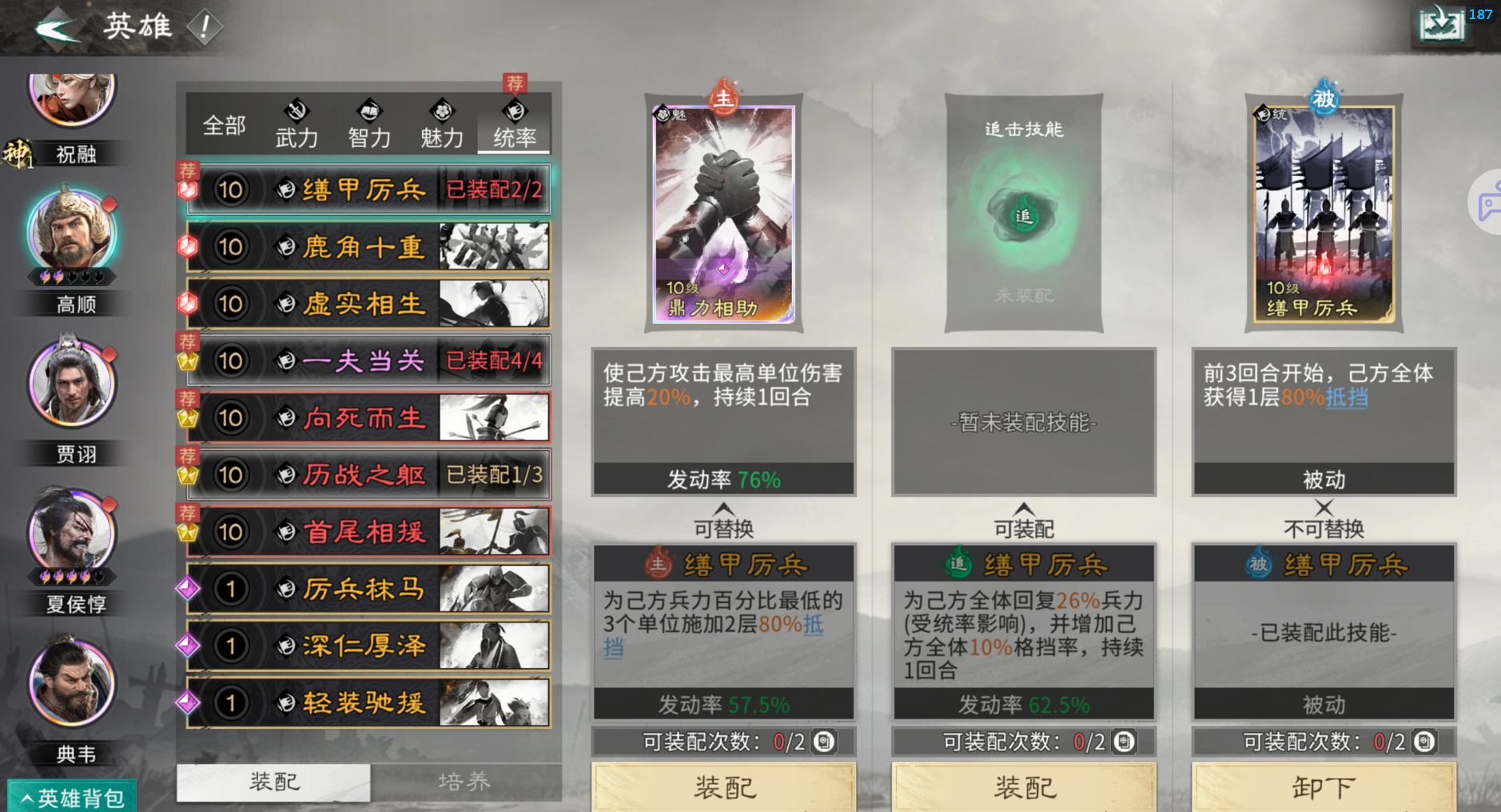This screenshot has height=812, width=1501.
Task: Select hero portrait of 祝融
Action: [73, 100]
